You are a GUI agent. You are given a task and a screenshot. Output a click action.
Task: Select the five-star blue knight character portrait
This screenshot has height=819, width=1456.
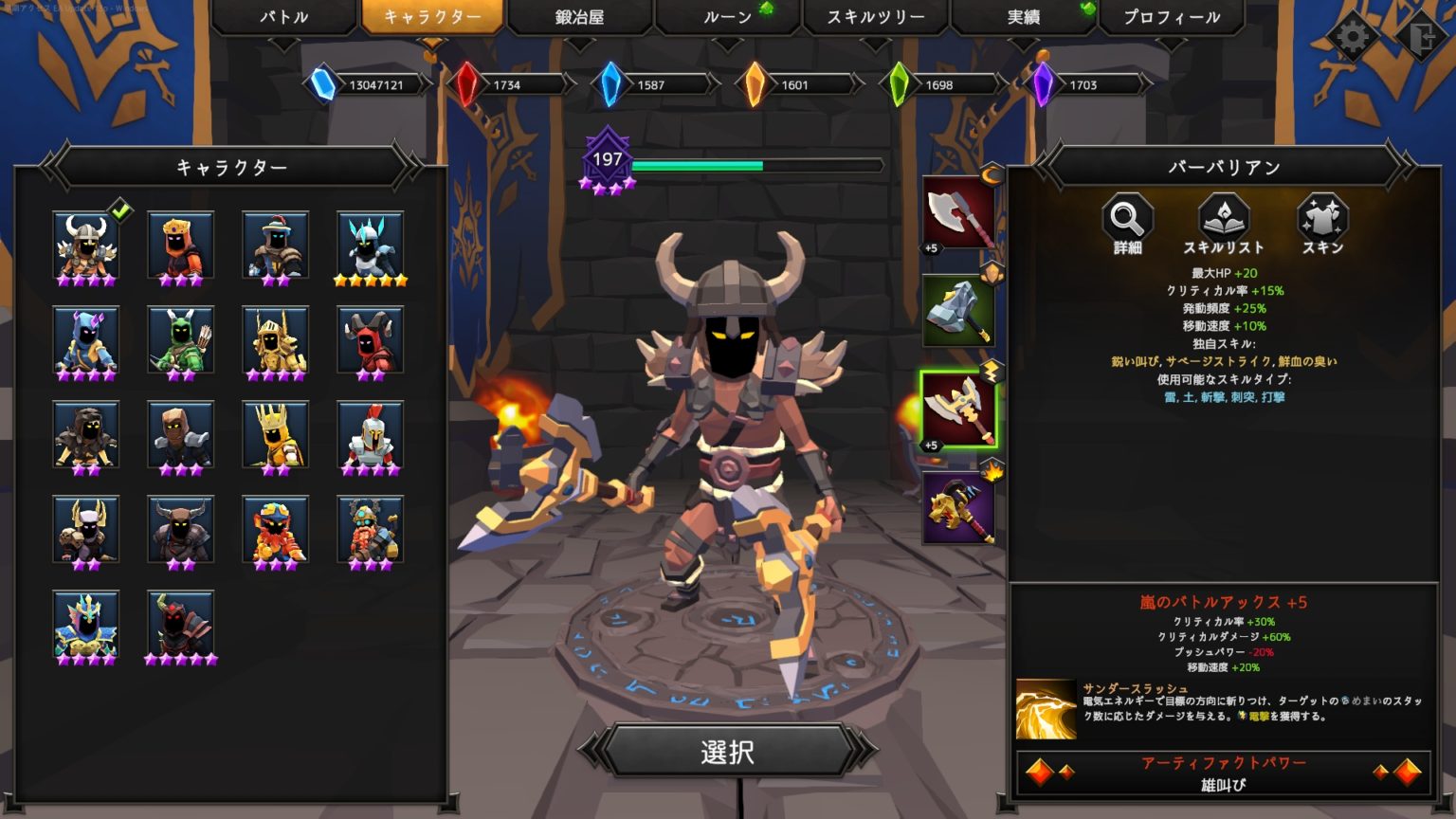(x=370, y=245)
